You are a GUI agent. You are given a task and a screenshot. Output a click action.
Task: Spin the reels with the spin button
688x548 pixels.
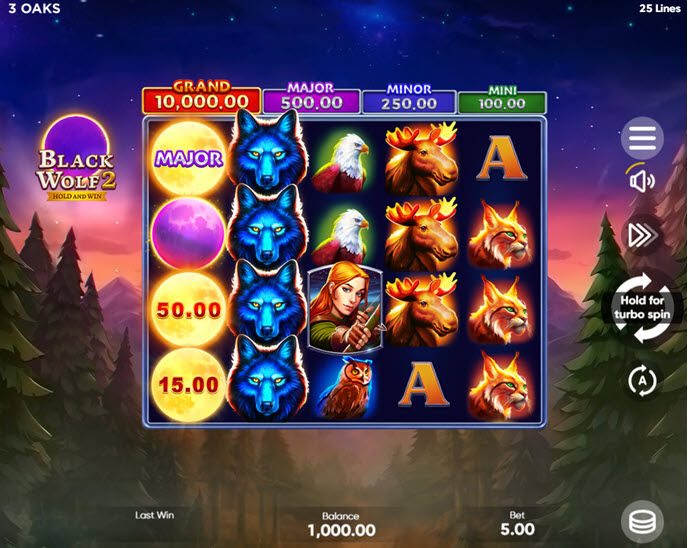pyautogui.click(x=641, y=309)
